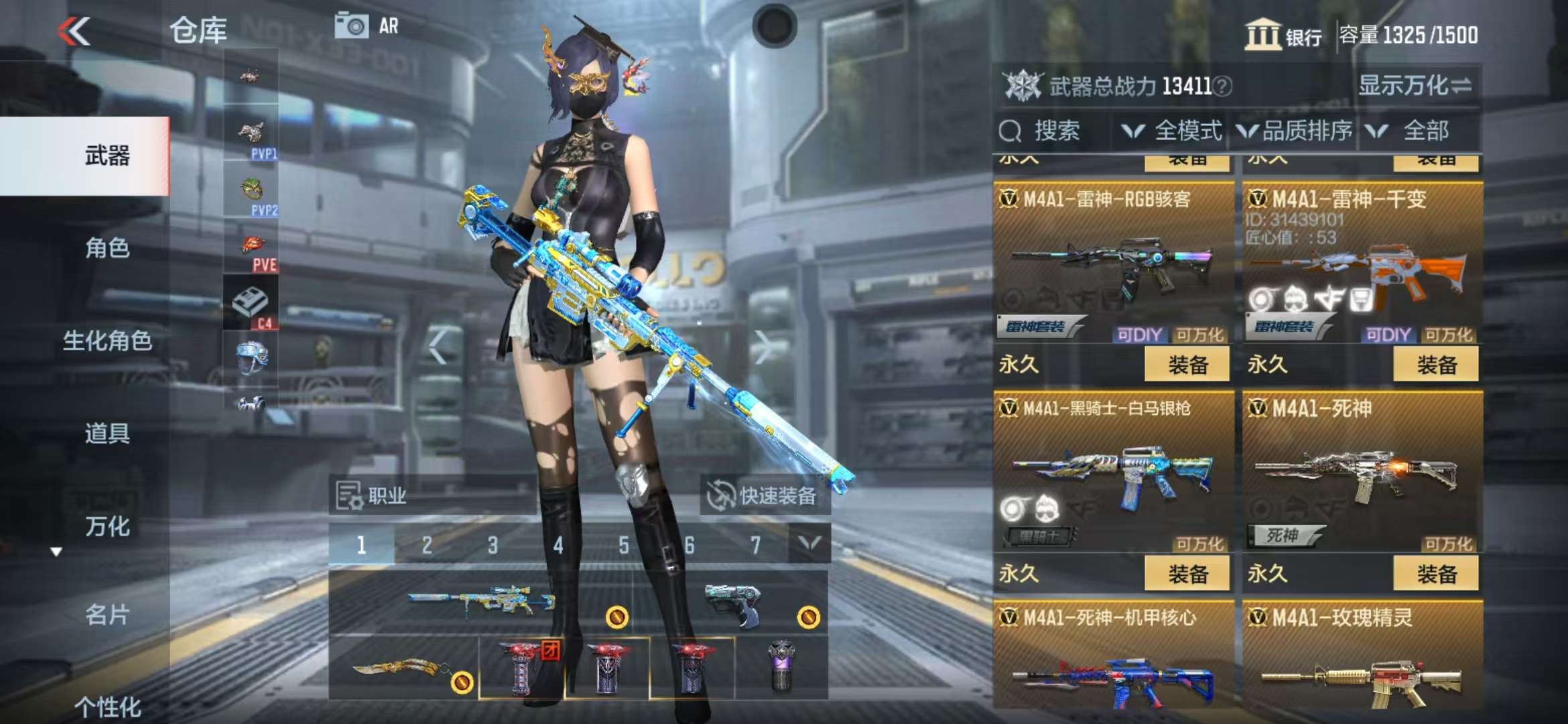Use the 快速装备 quick equip button
1568x724 pixels.
[764, 496]
